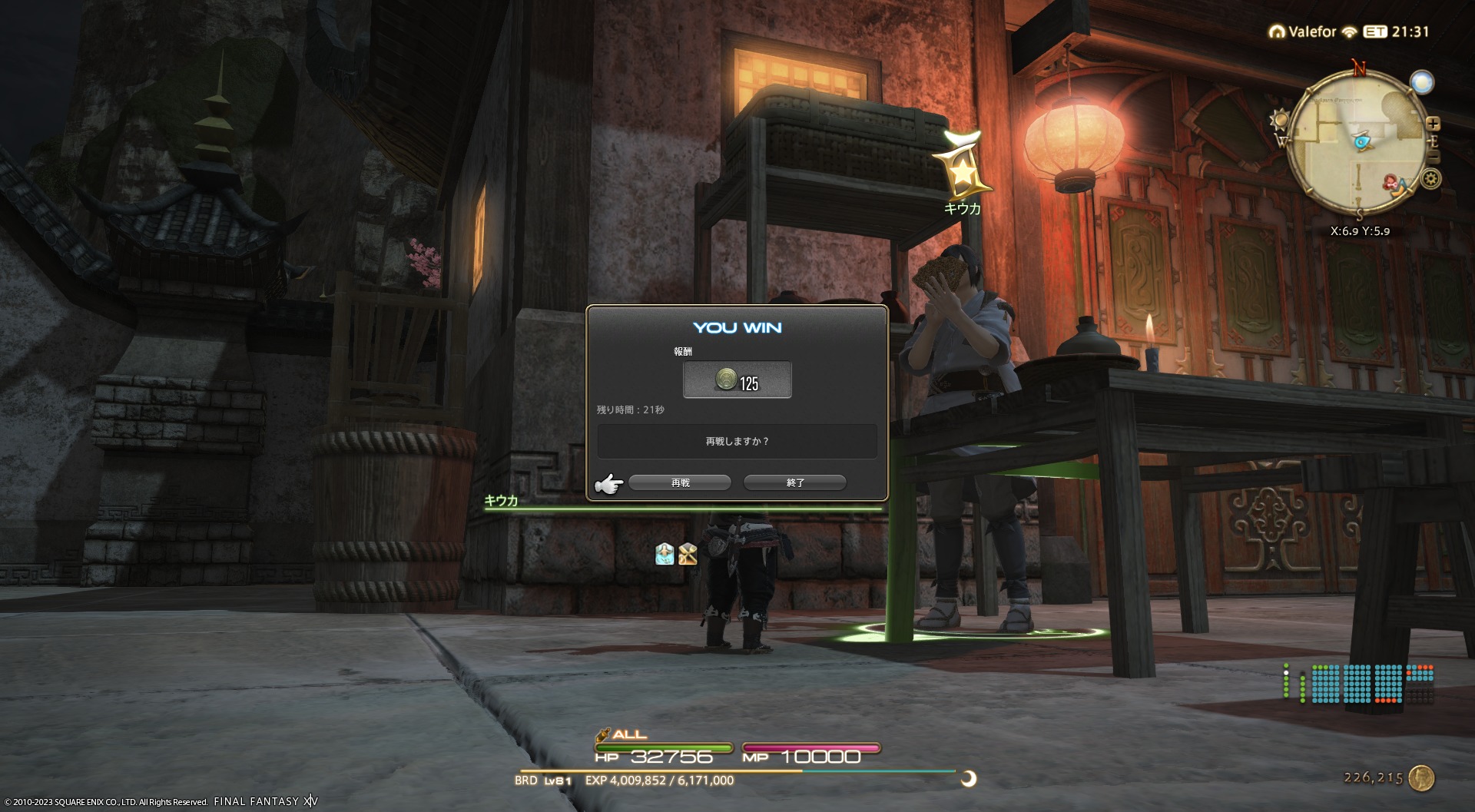The image size is (1475, 812).
Task: Click the connection signal icon
Action: click(1350, 32)
